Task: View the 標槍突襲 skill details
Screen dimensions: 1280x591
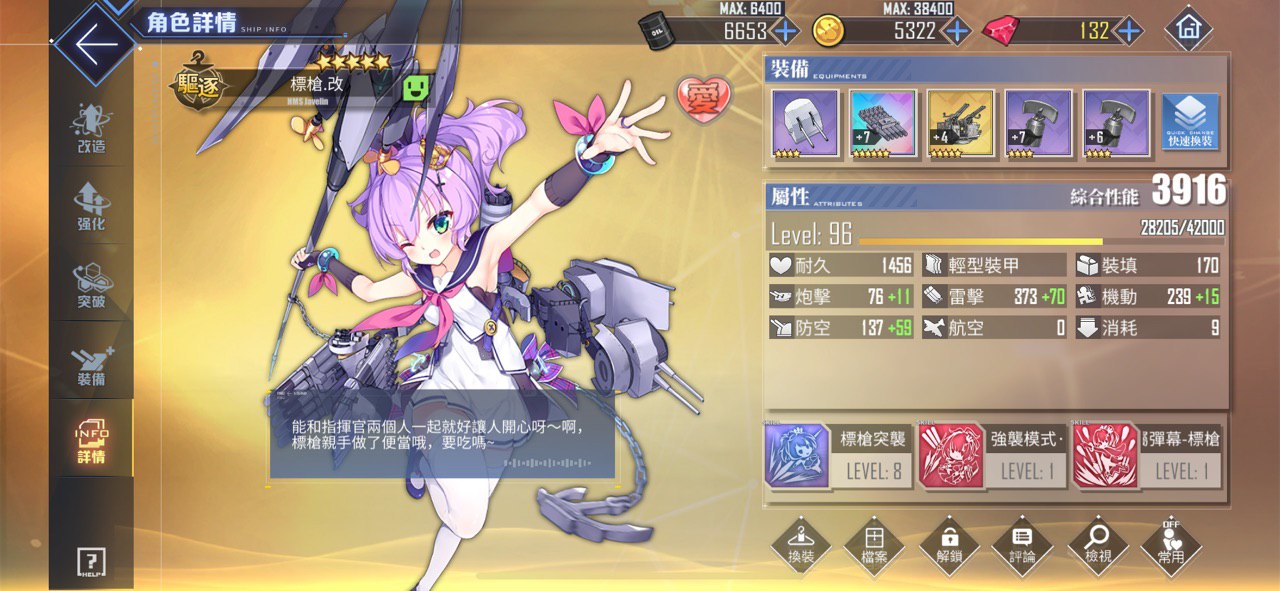Action: (x=838, y=454)
